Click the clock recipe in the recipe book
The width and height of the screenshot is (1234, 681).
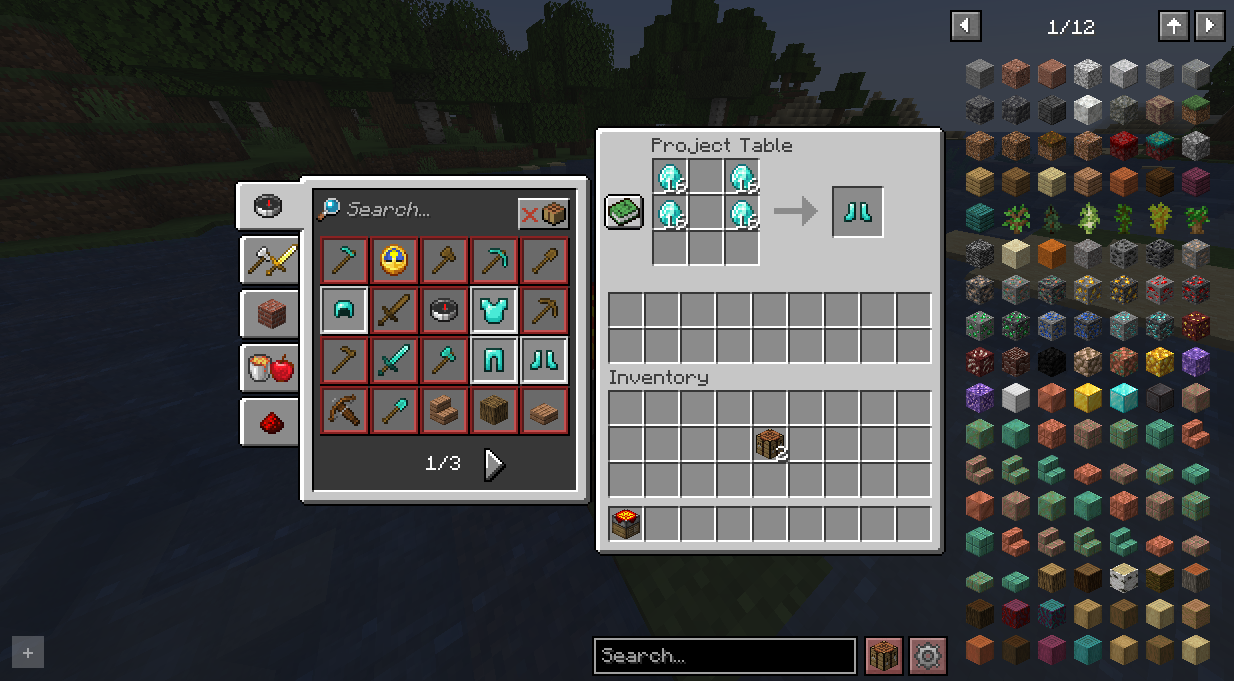395,260
